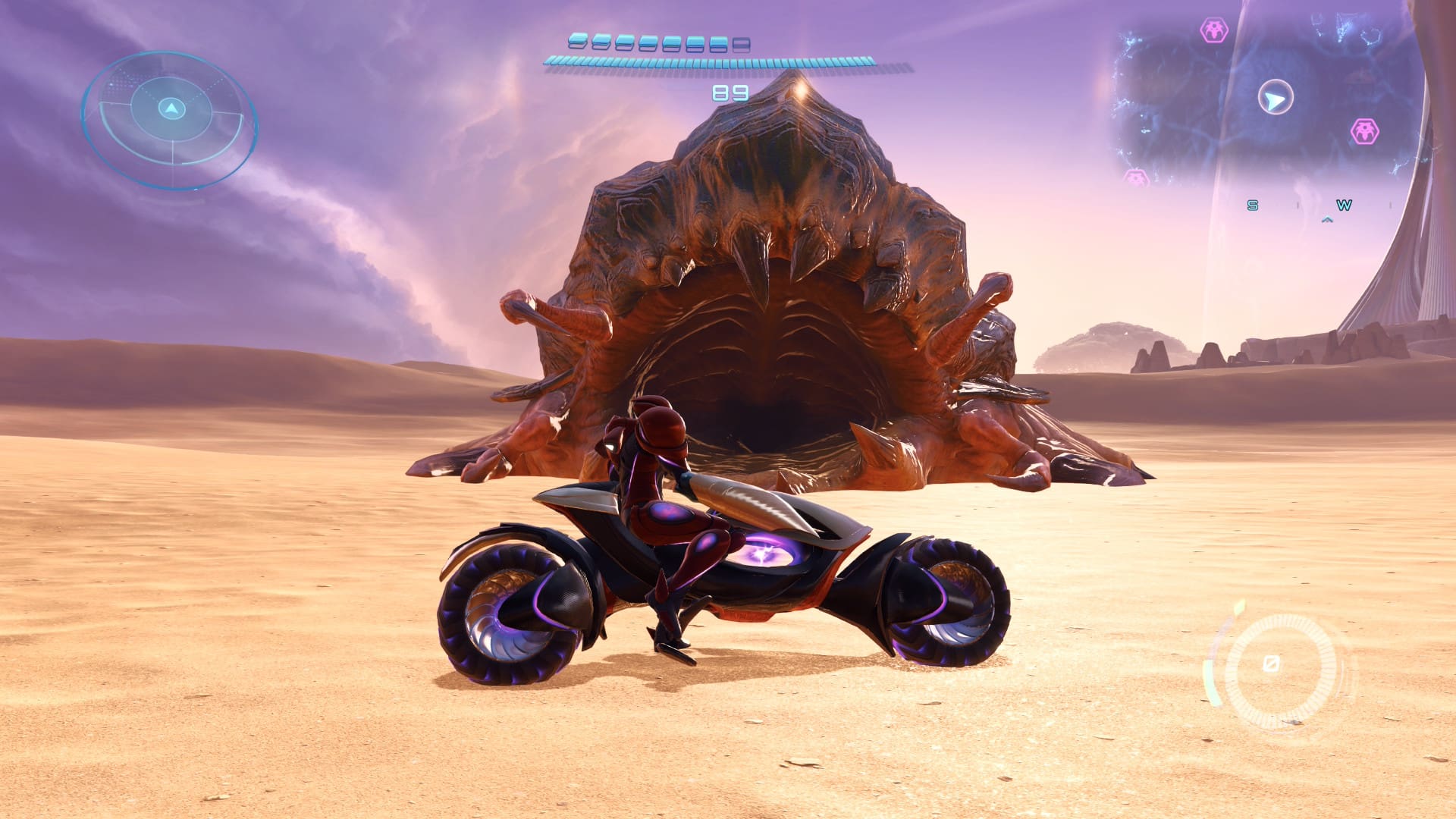Select the player arrow on the minimap
Screen dimensions: 1456x819
point(1276,99)
